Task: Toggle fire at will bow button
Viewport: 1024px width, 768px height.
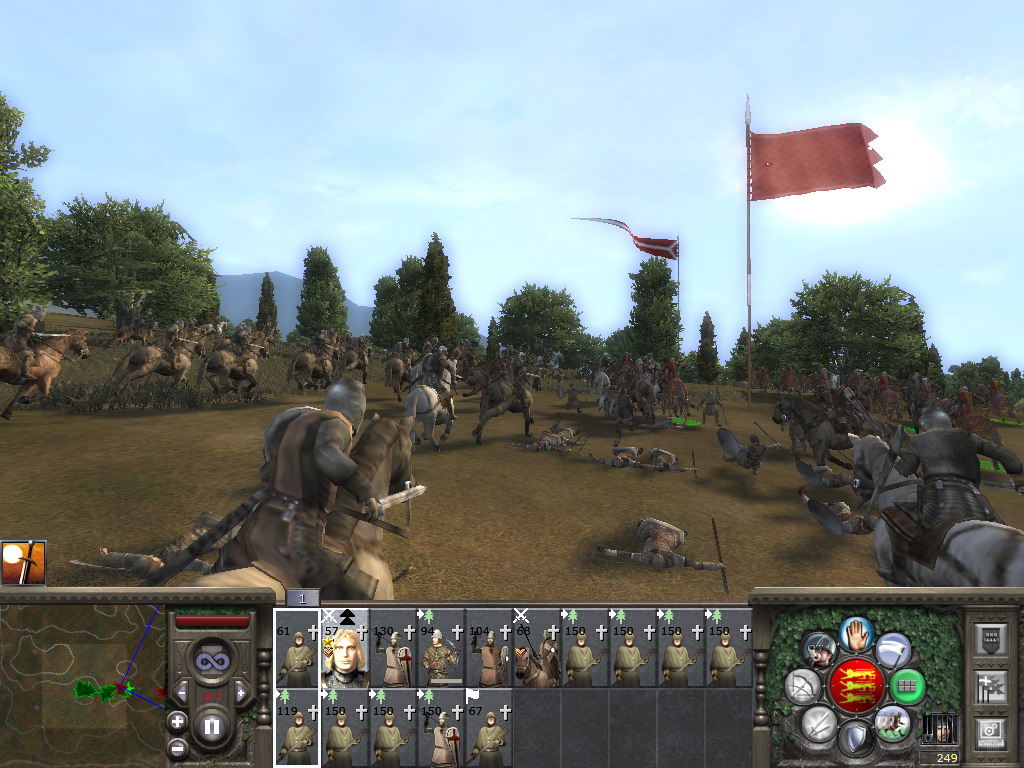Action: [x=802, y=686]
